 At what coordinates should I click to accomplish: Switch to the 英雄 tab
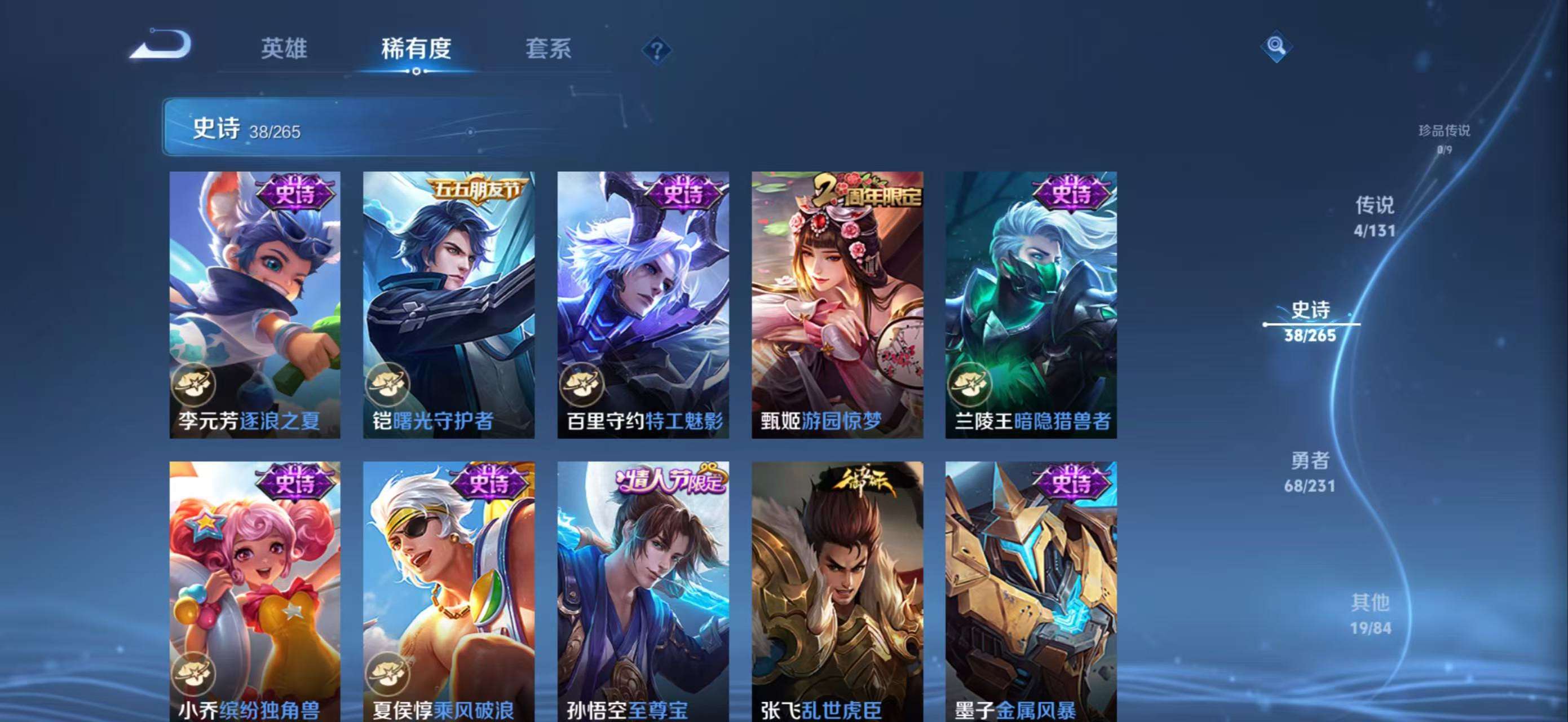(284, 49)
